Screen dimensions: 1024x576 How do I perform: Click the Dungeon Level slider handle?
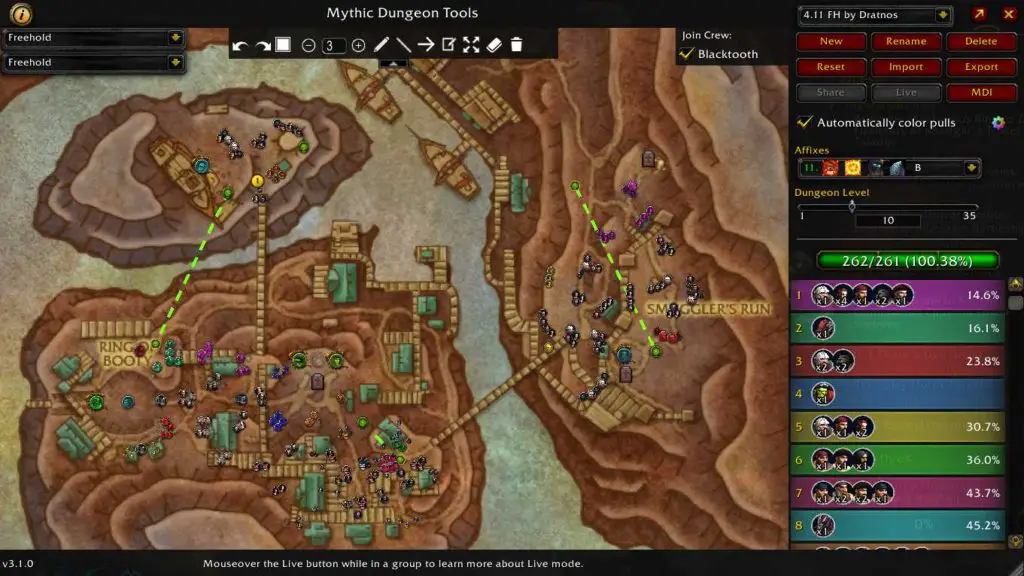tap(852, 207)
